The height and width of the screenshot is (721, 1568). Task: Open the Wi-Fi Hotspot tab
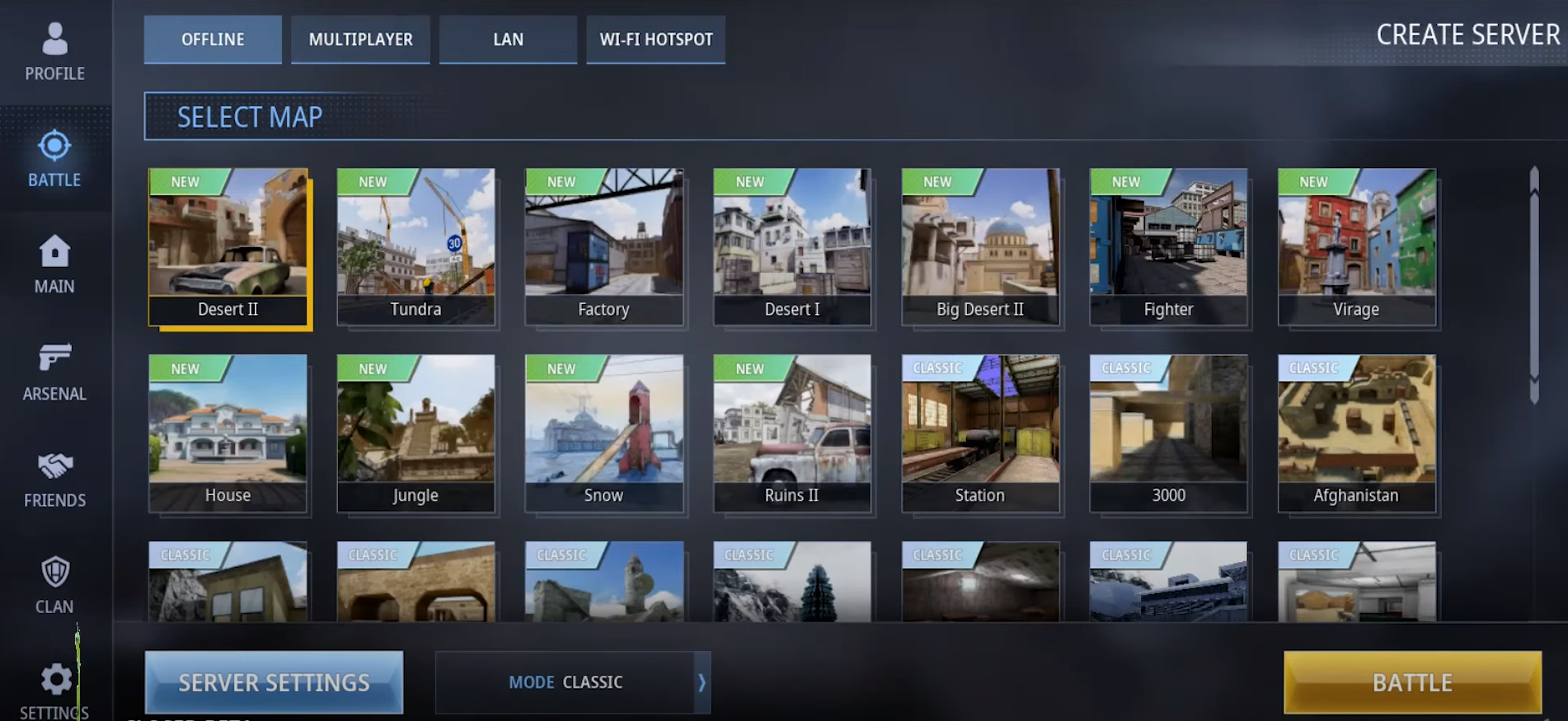pyautogui.click(x=655, y=40)
